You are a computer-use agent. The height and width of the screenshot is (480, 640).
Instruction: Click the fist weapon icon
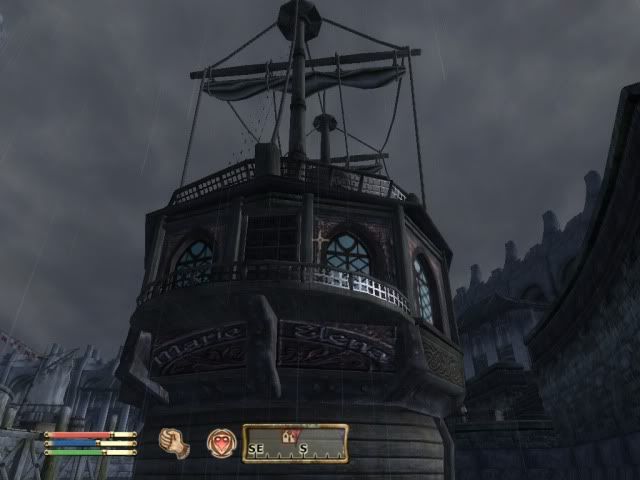point(177,443)
